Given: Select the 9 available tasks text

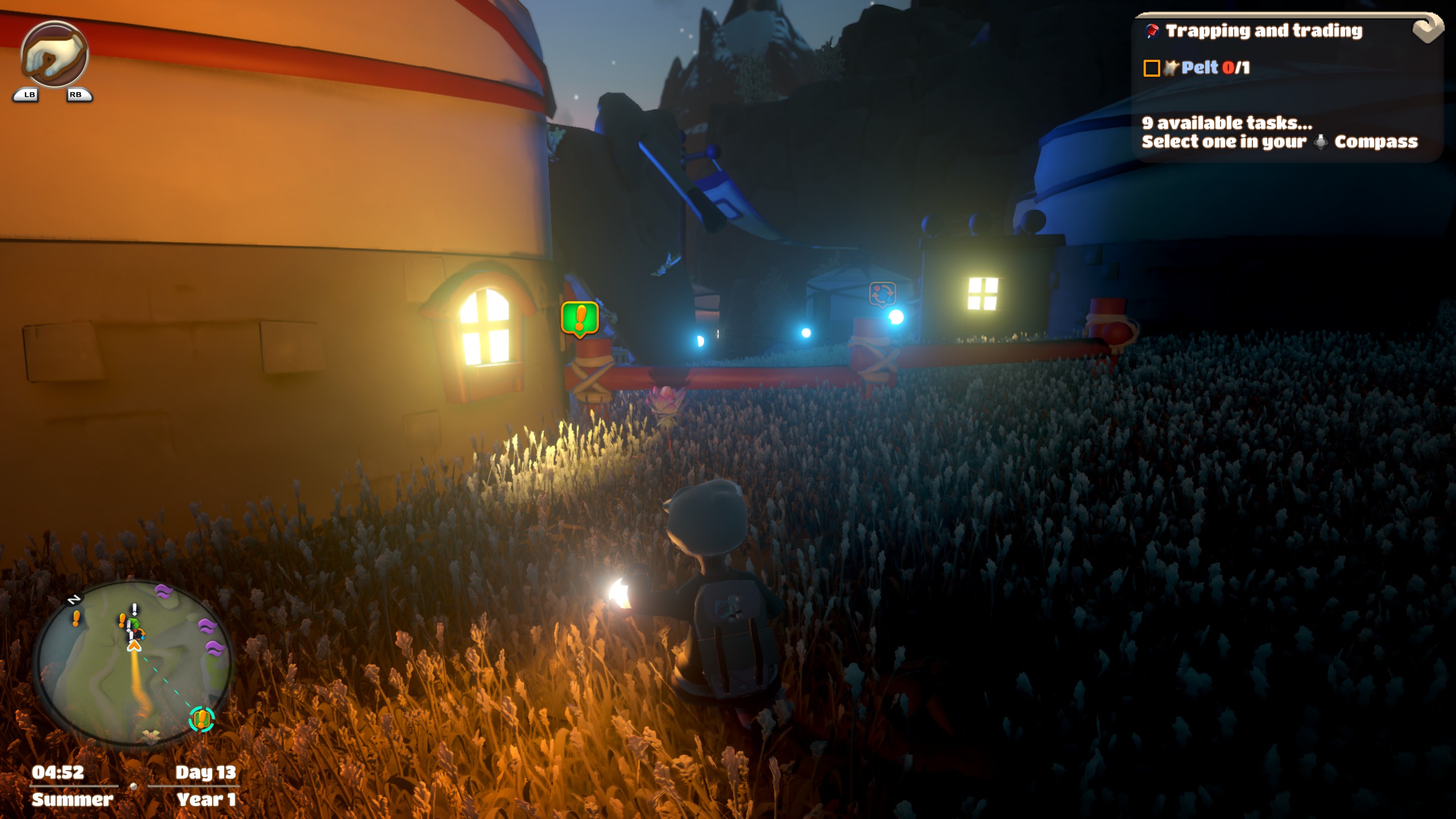Looking at the screenshot, I should click(x=1227, y=123).
